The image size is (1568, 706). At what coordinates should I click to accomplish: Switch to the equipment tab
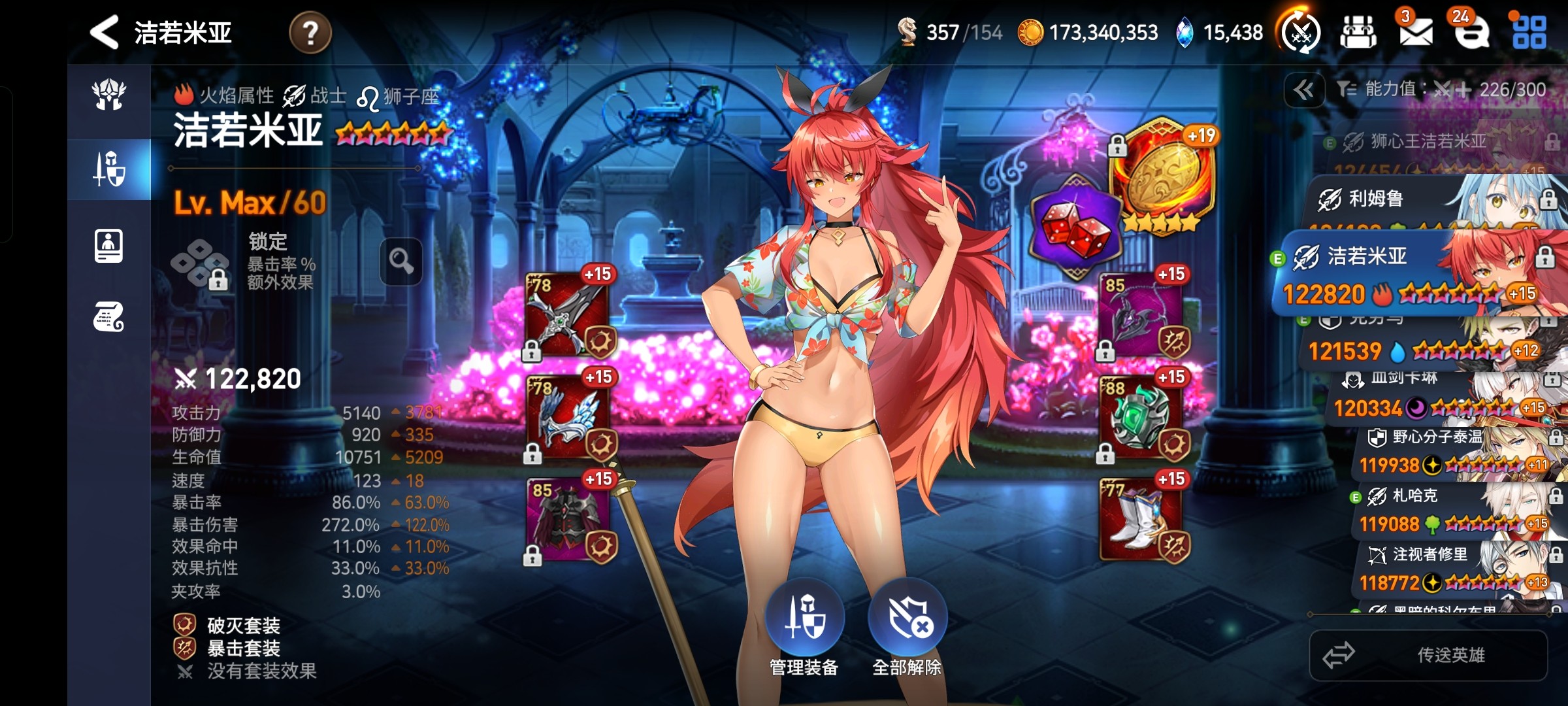109,169
